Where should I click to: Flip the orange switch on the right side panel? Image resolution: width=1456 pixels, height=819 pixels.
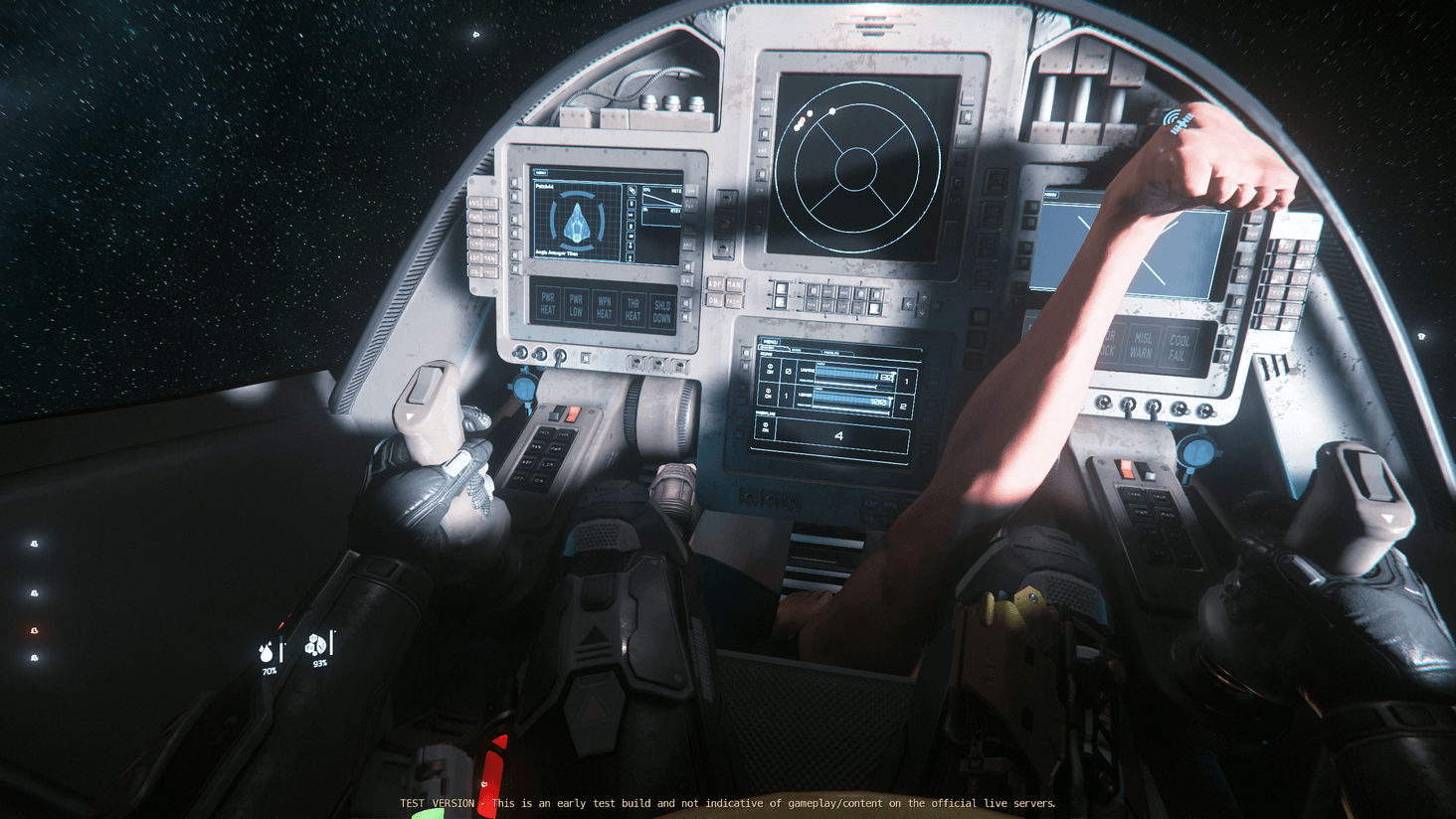[1125, 469]
